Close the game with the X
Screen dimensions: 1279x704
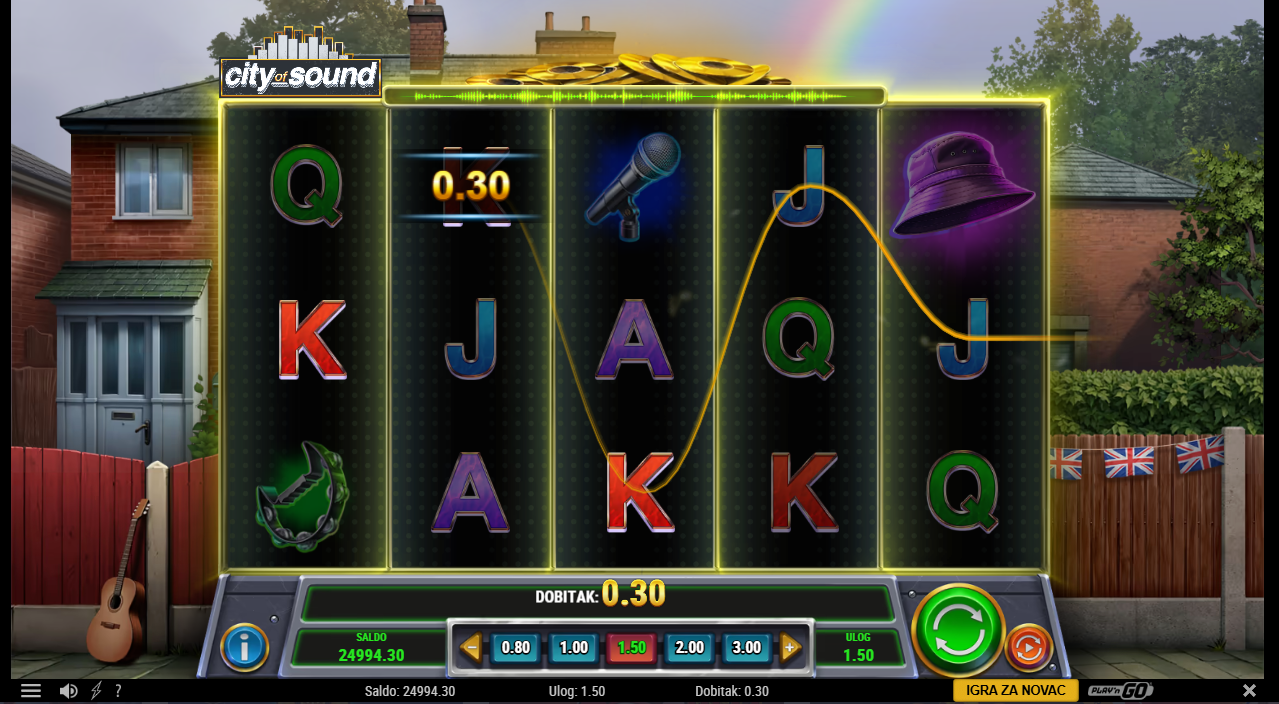[x=1249, y=691]
